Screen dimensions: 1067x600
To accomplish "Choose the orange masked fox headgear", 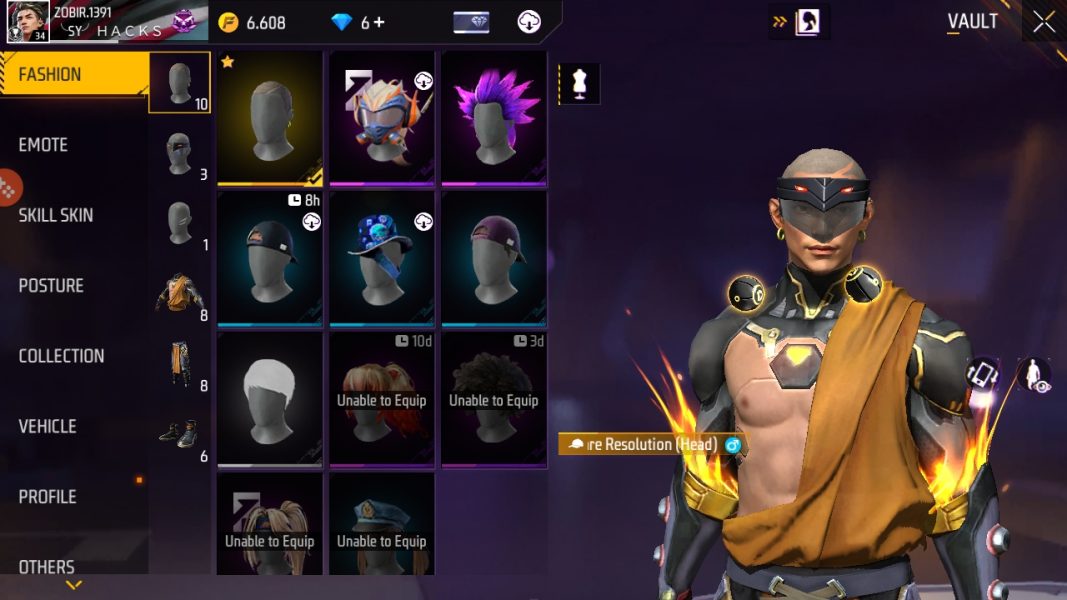I will point(382,118).
